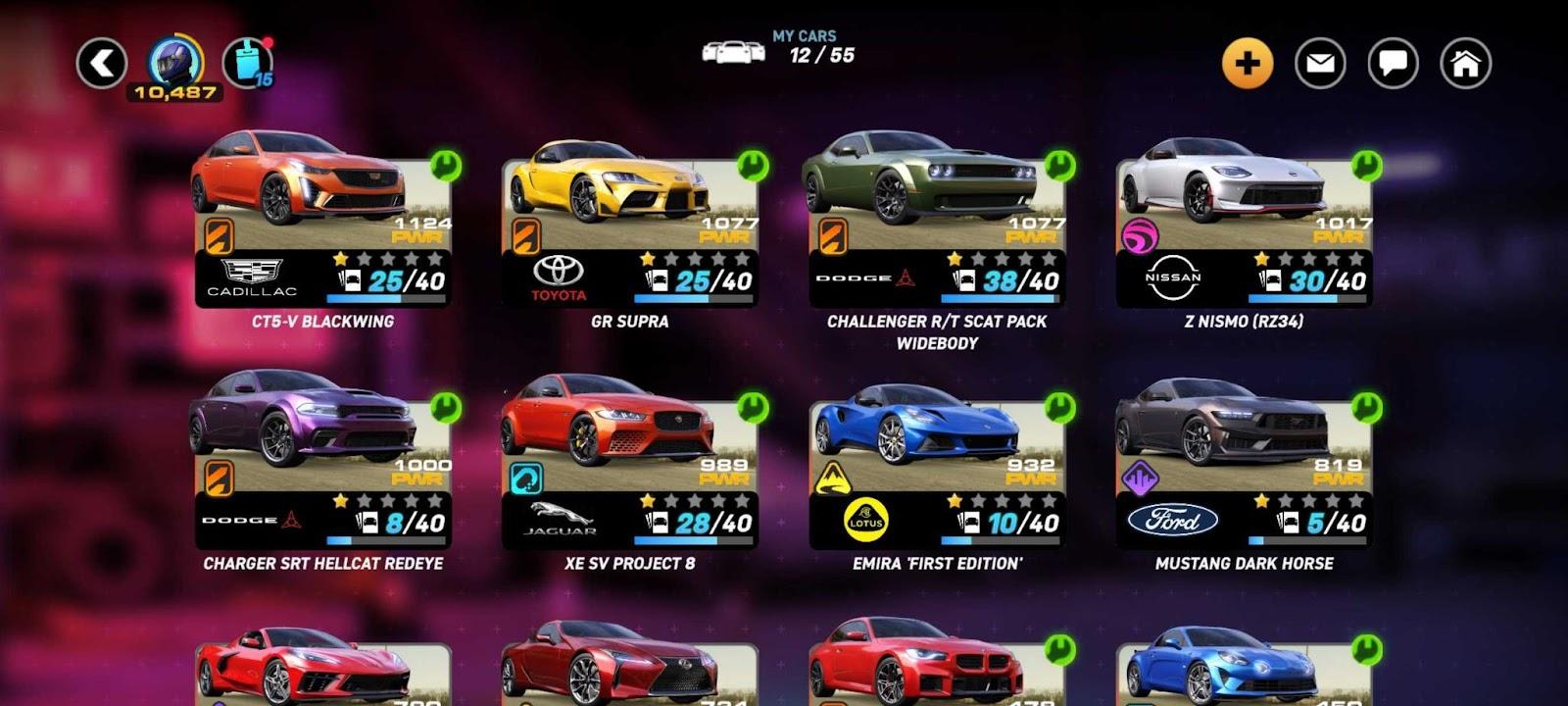Open the chat speech bubble
This screenshot has height=706, width=1568.
pyautogui.click(x=1393, y=64)
